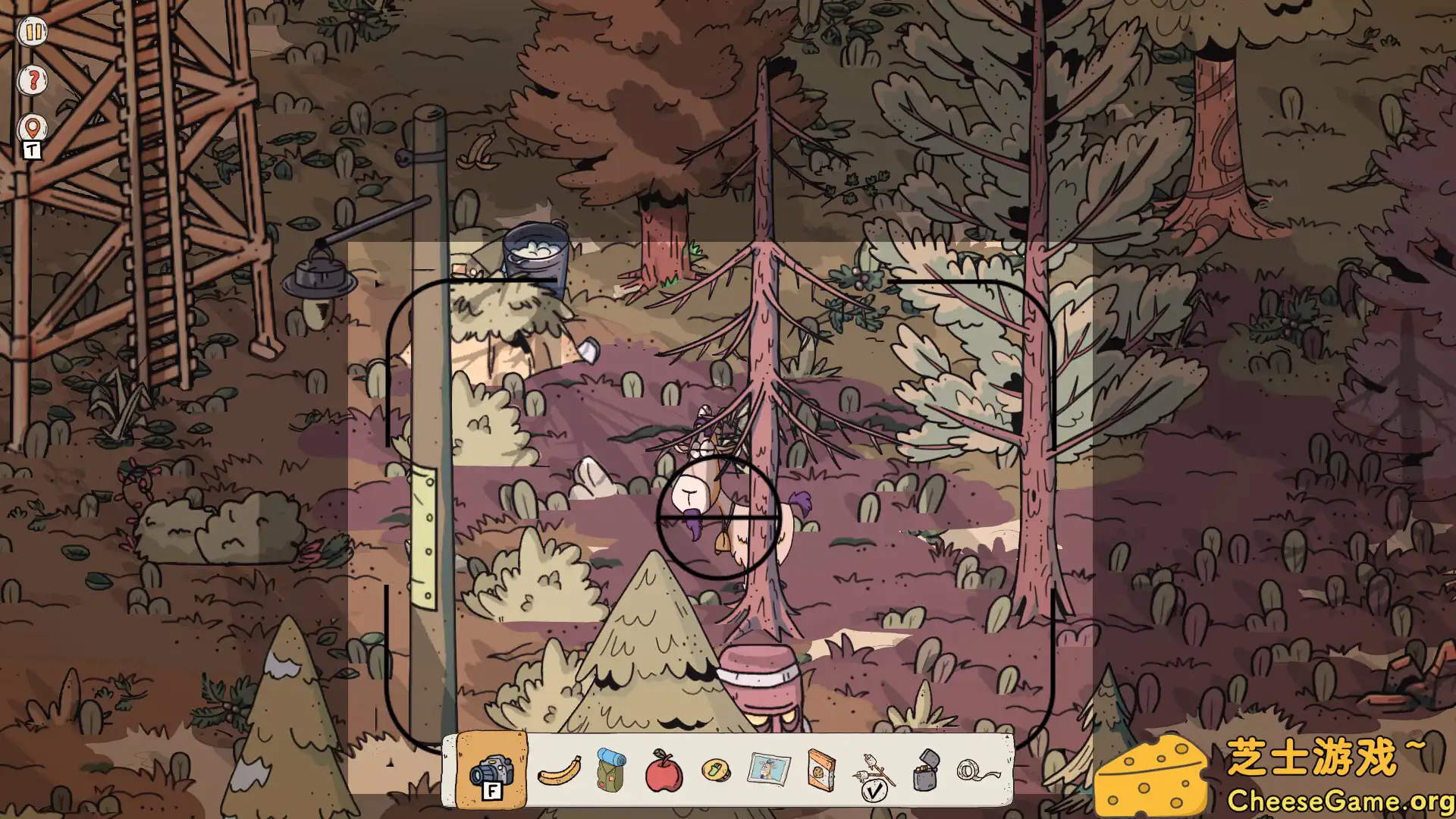Select the cookie box item
Image resolution: width=1456 pixels, height=819 pixels.
pos(819,772)
